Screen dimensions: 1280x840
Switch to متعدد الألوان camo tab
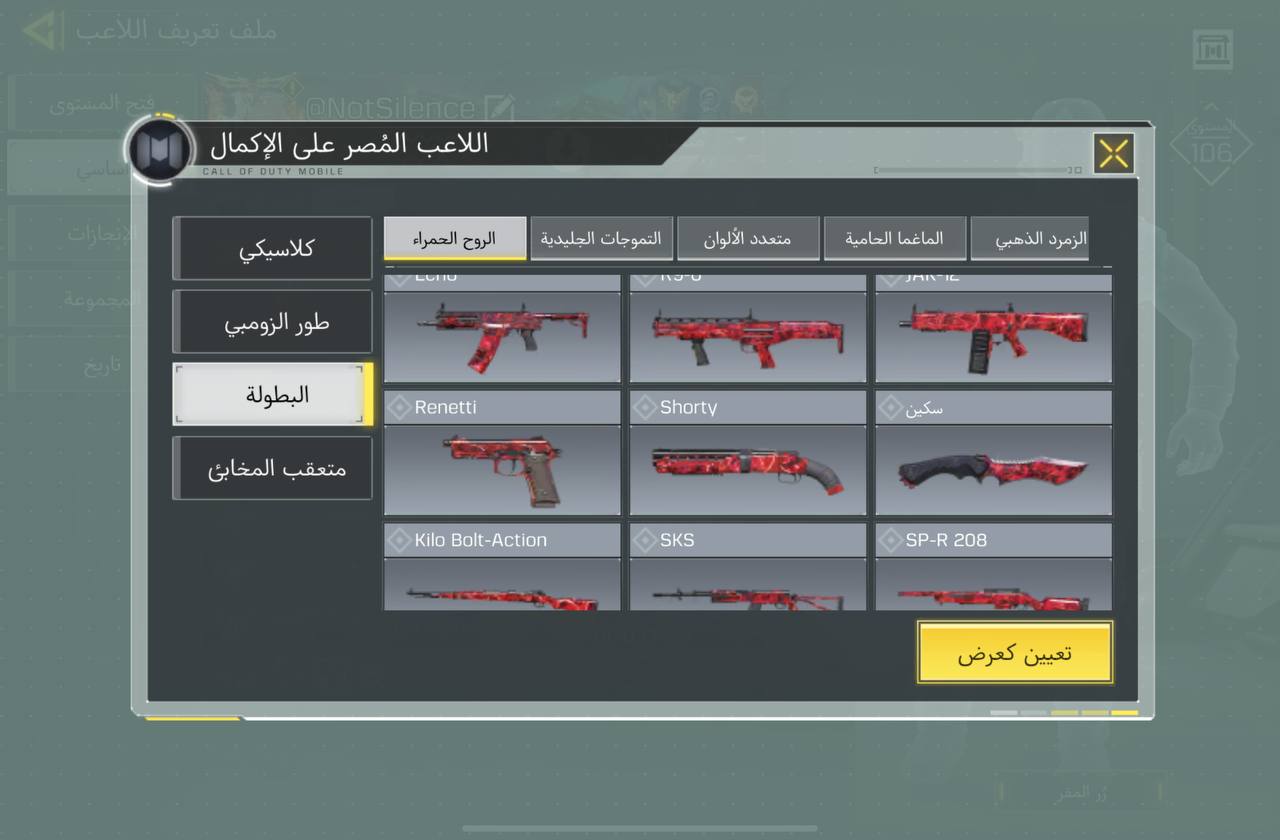click(748, 239)
